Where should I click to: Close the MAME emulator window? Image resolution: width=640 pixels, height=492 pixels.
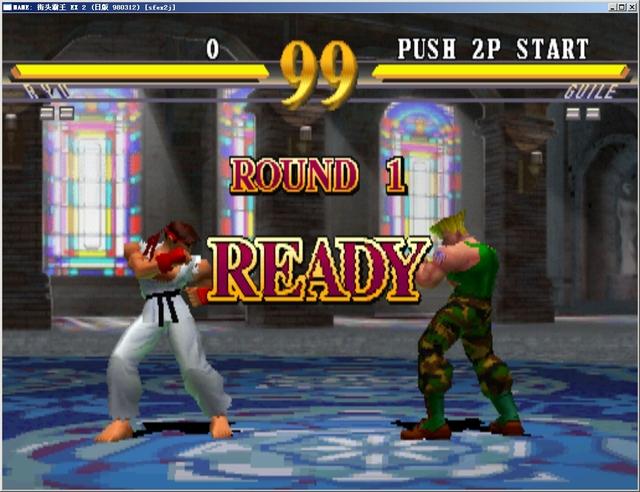pyautogui.click(x=630, y=6)
